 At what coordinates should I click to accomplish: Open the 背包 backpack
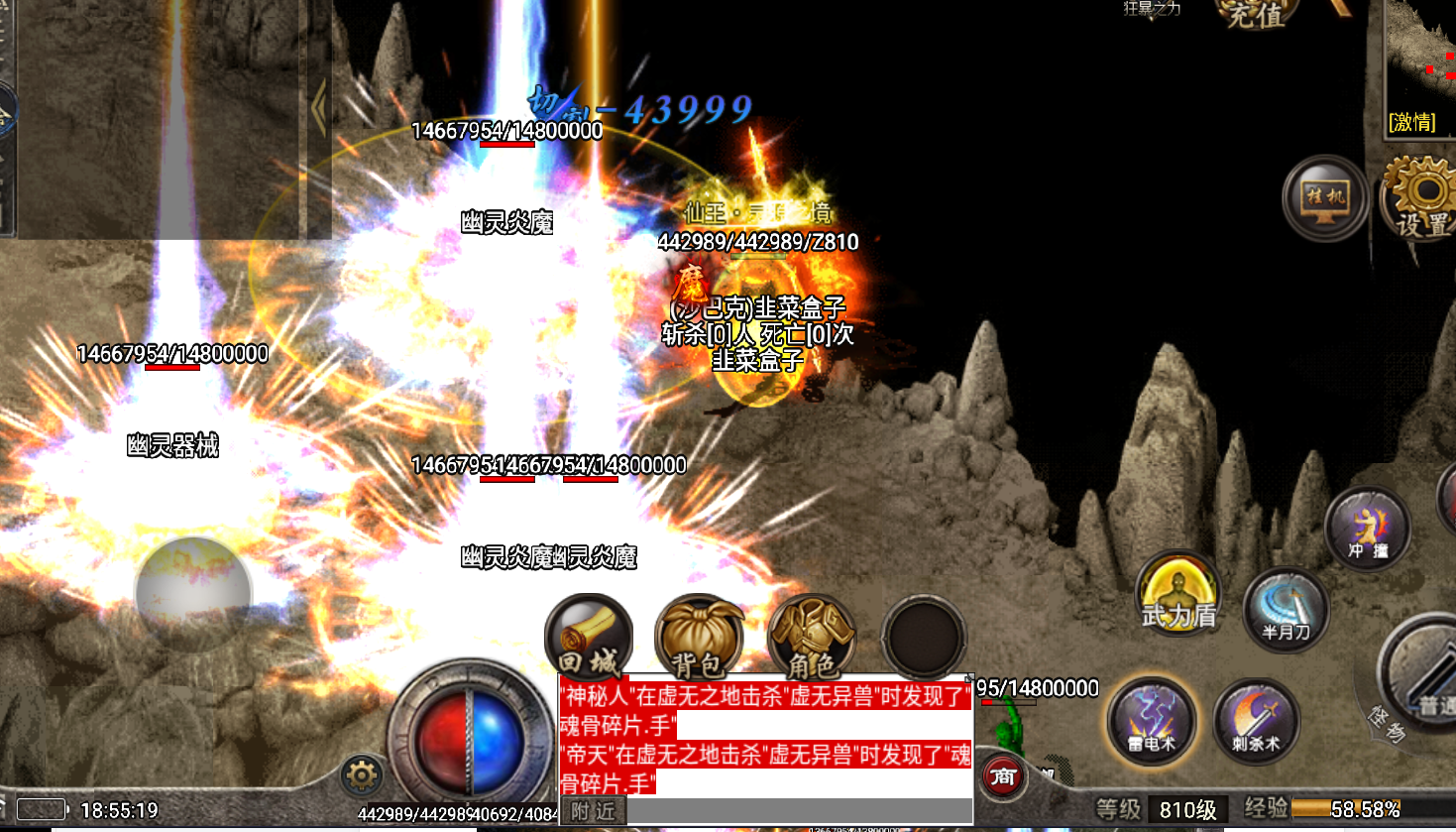[x=700, y=637]
